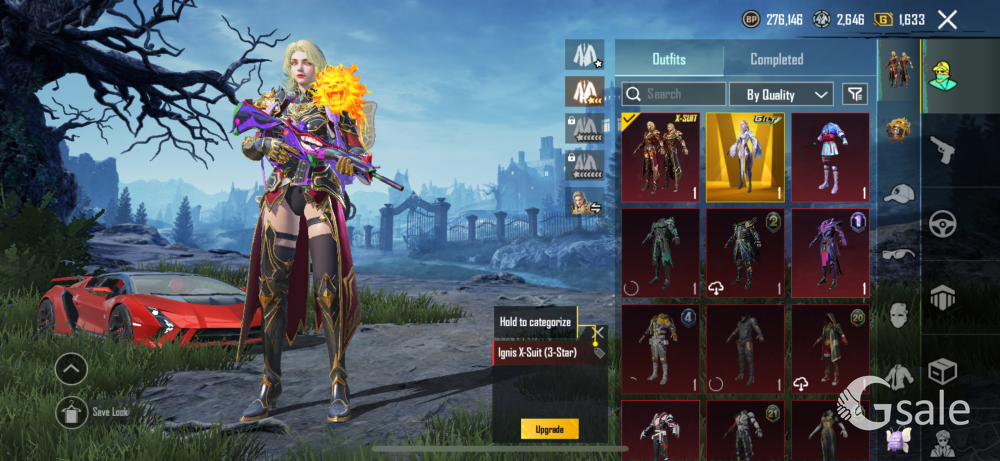Open the outfit filter options
Screen dimensions: 1000x461
coord(855,94)
